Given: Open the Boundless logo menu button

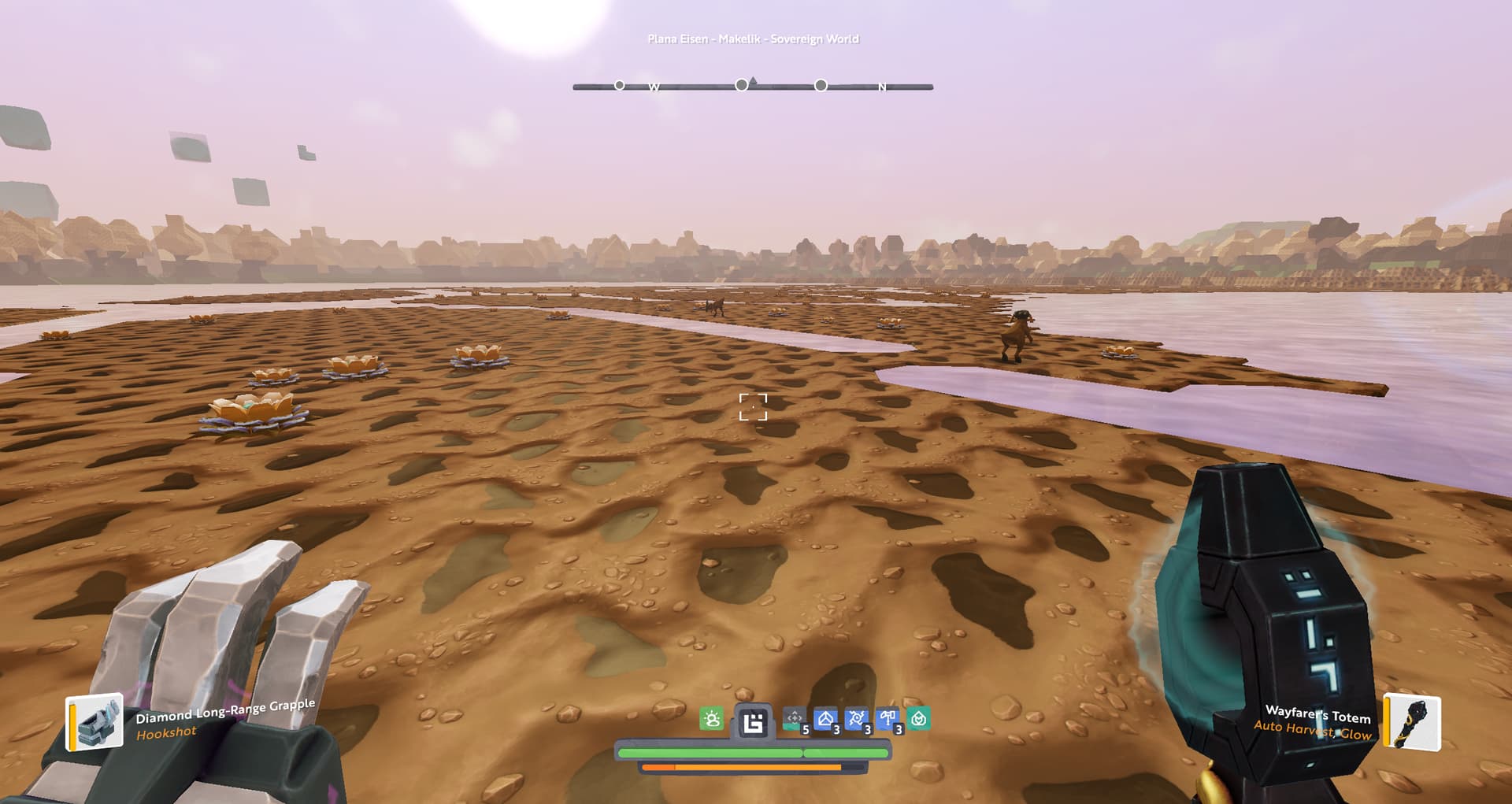Looking at the screenshot, I should coord(753,721).
